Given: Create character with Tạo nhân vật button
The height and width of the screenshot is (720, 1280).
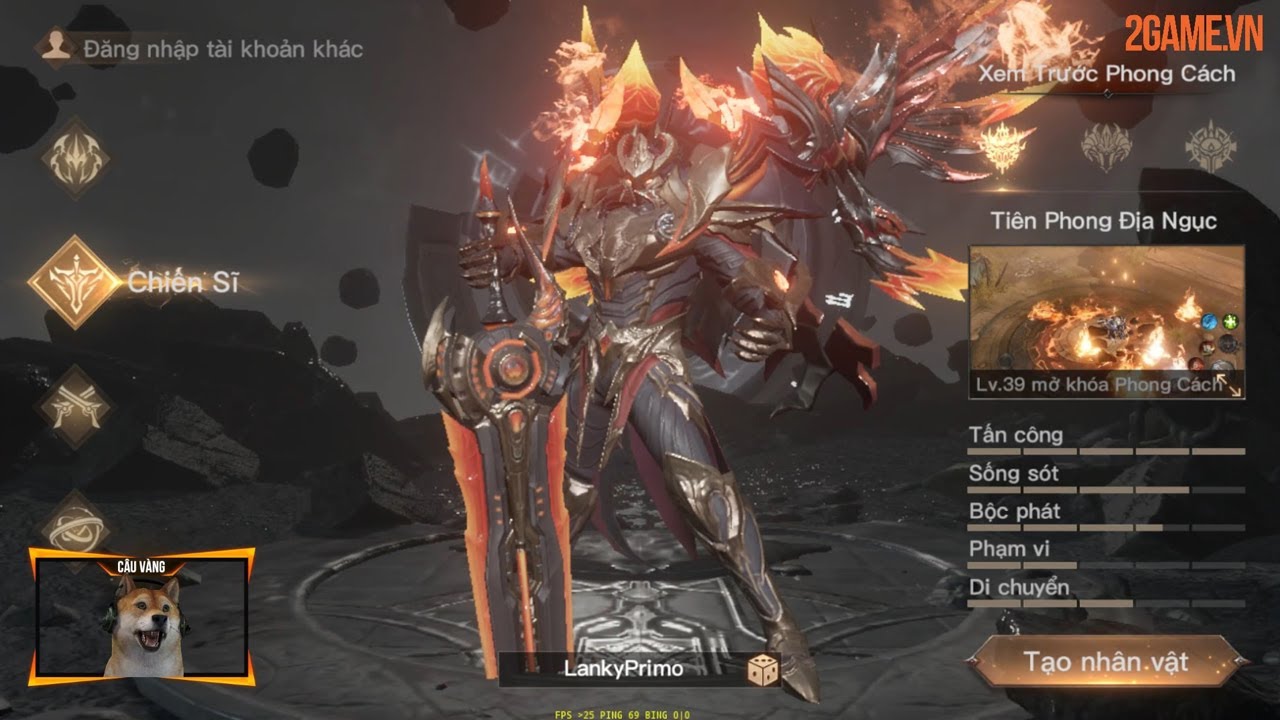Looking at the screenshot, I should (x=1106, y=661).
